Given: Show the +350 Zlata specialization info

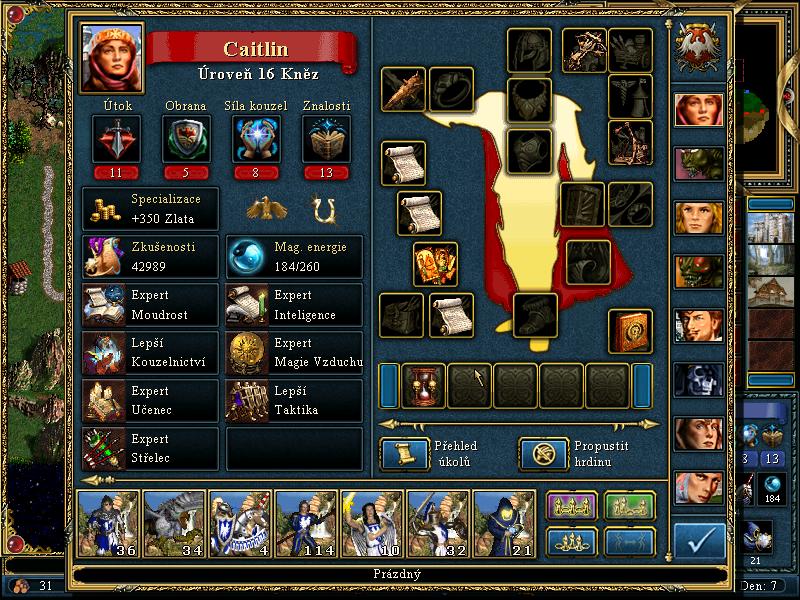Looking at the screenshot, I should [149, 209].
